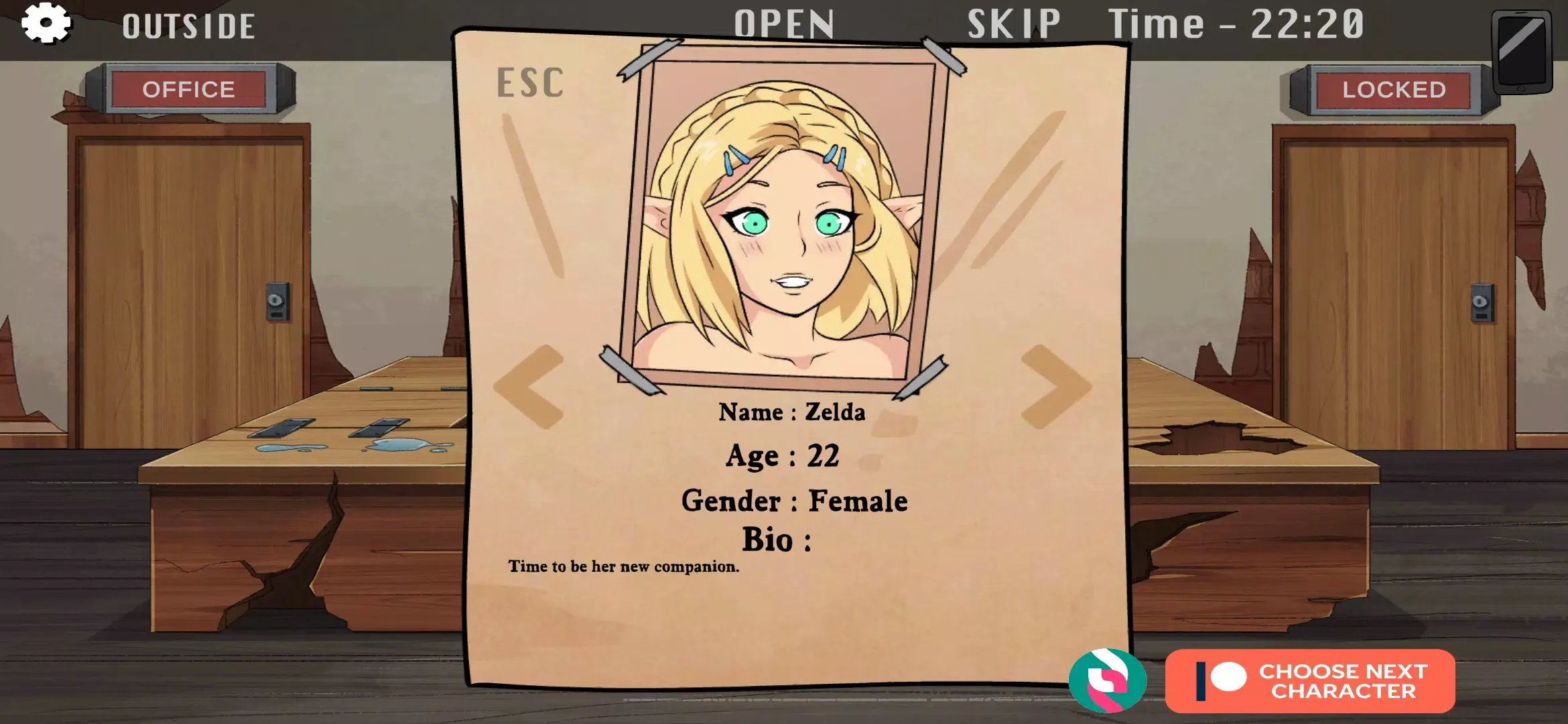Show the next character with right arrow
This screenshot has height=724, width=1568.
click(x=1055, y=387)
